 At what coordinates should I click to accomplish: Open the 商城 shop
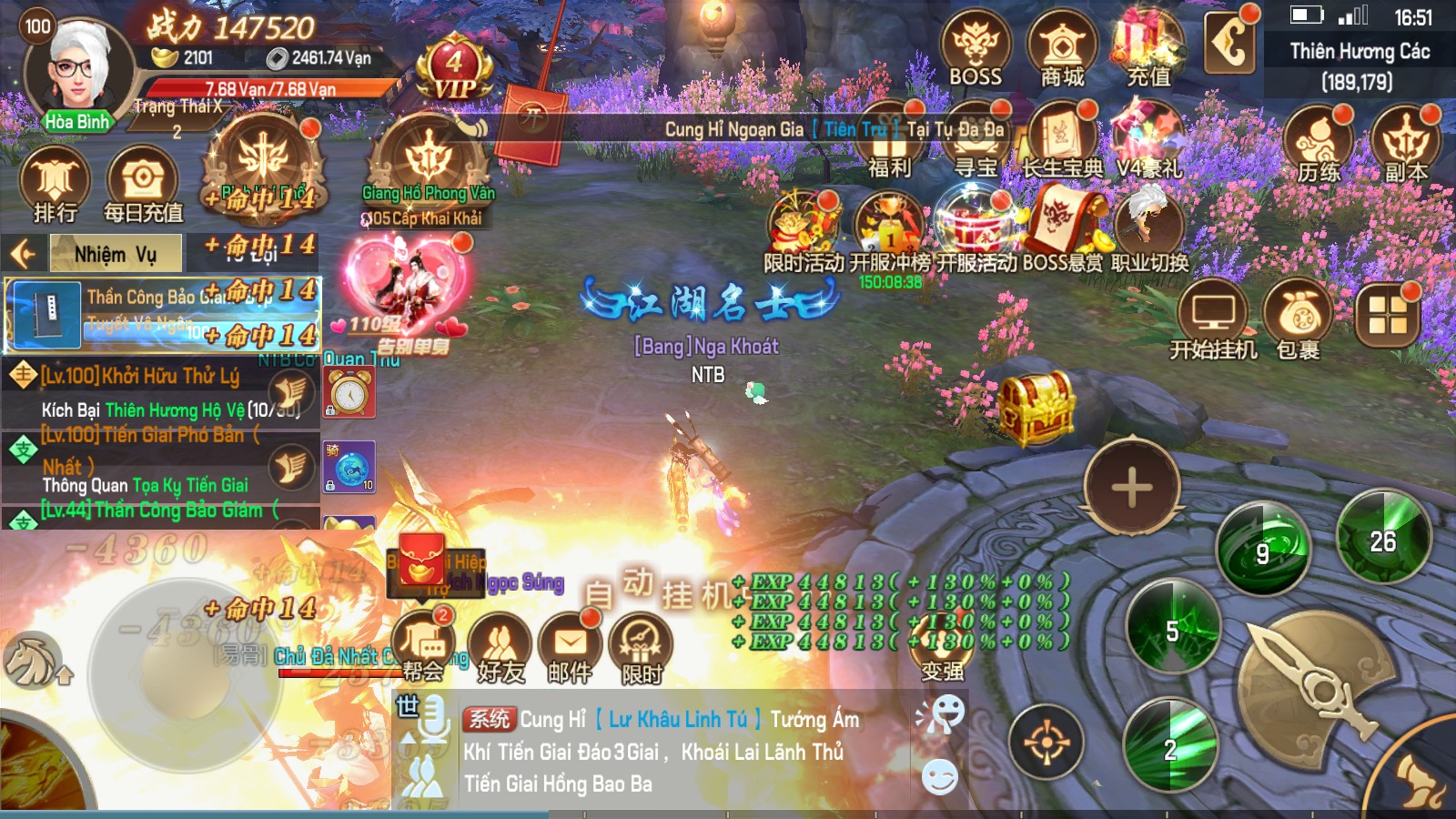pos(1062,50)
